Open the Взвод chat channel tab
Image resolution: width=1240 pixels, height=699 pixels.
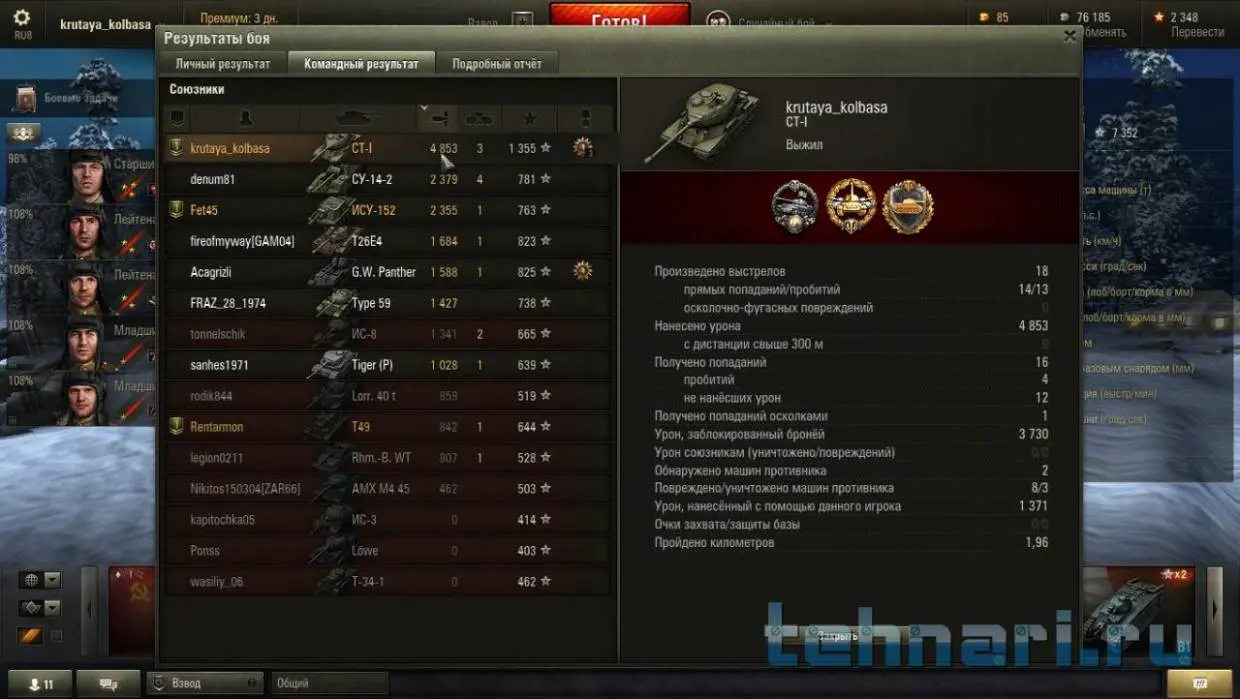(x=203, y=684)
